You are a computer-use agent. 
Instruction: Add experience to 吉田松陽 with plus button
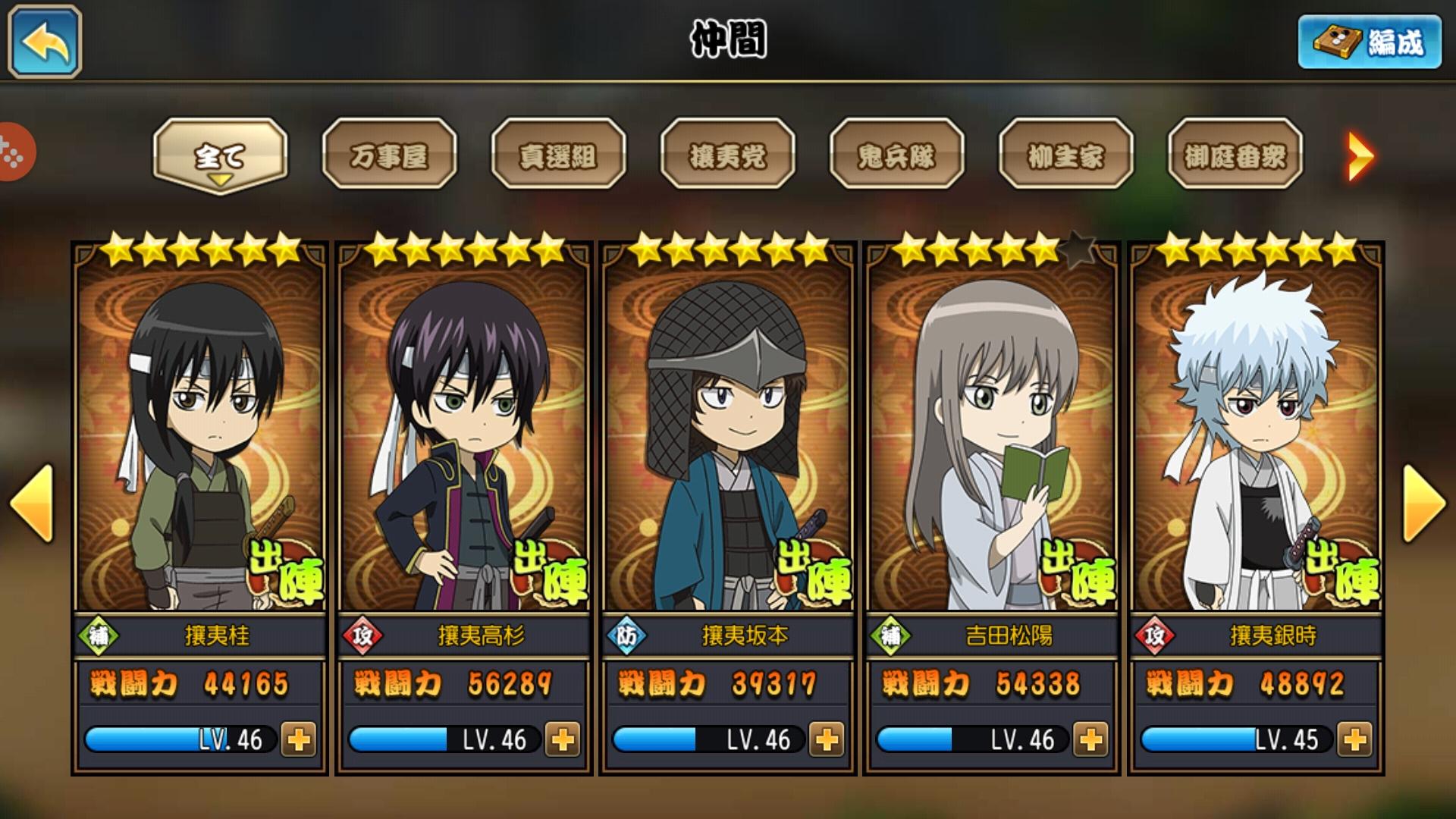(1090, 739)
